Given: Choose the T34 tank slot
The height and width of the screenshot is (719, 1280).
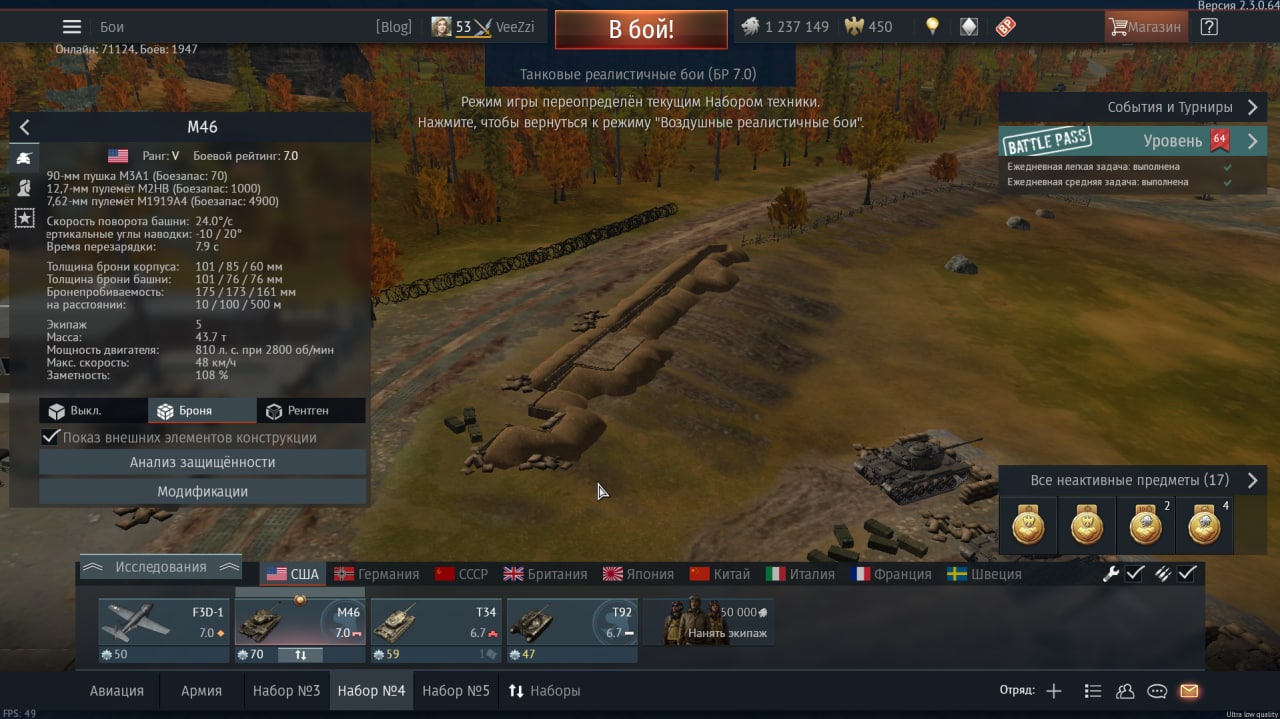Looking at the screenshot, I should pos(436,624).
